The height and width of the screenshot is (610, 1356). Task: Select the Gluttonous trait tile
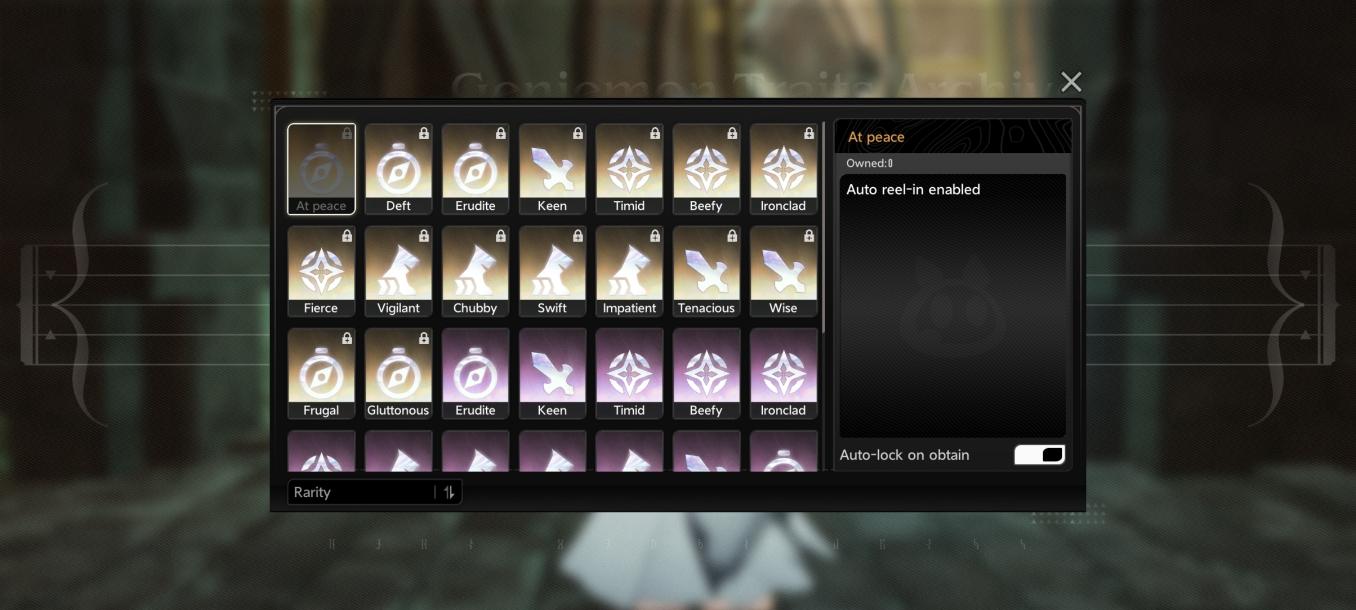(x=398, y=372)
